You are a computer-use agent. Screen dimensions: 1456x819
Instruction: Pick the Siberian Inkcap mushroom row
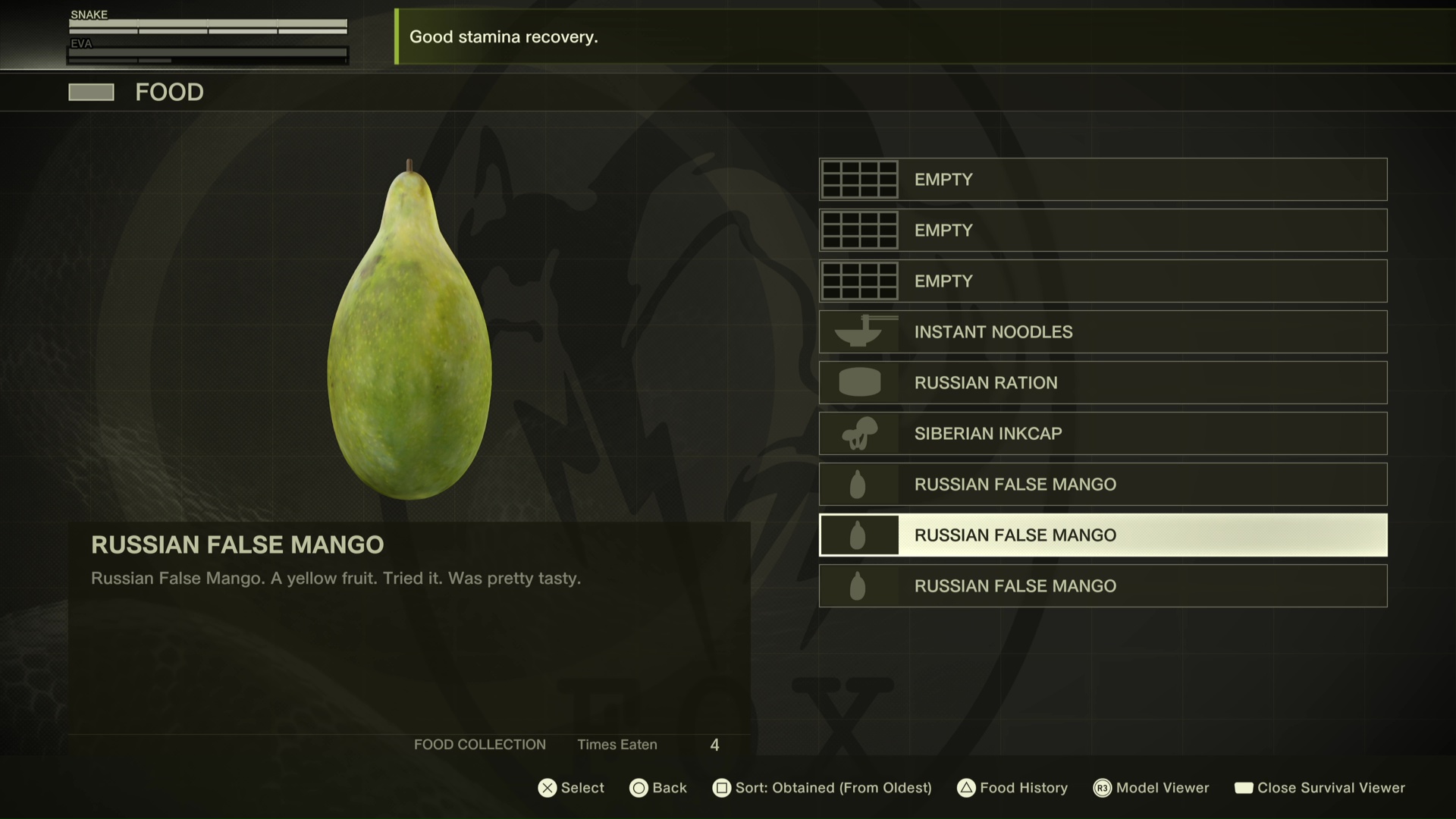pos(1103,433)
